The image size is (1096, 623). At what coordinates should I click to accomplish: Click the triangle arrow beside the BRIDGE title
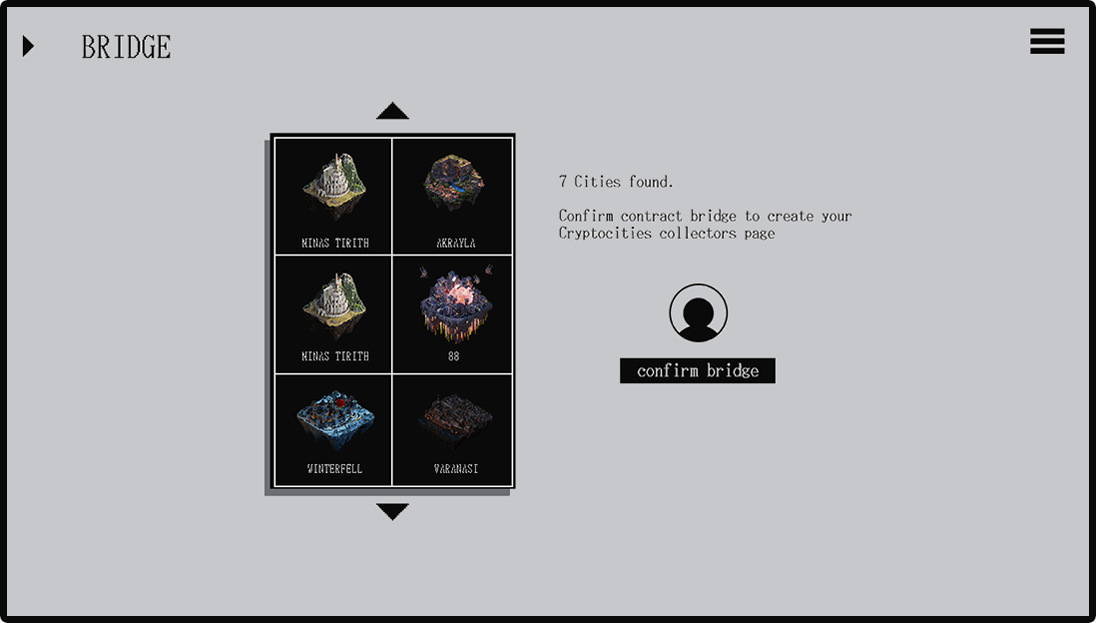click(x=29, y=46)
